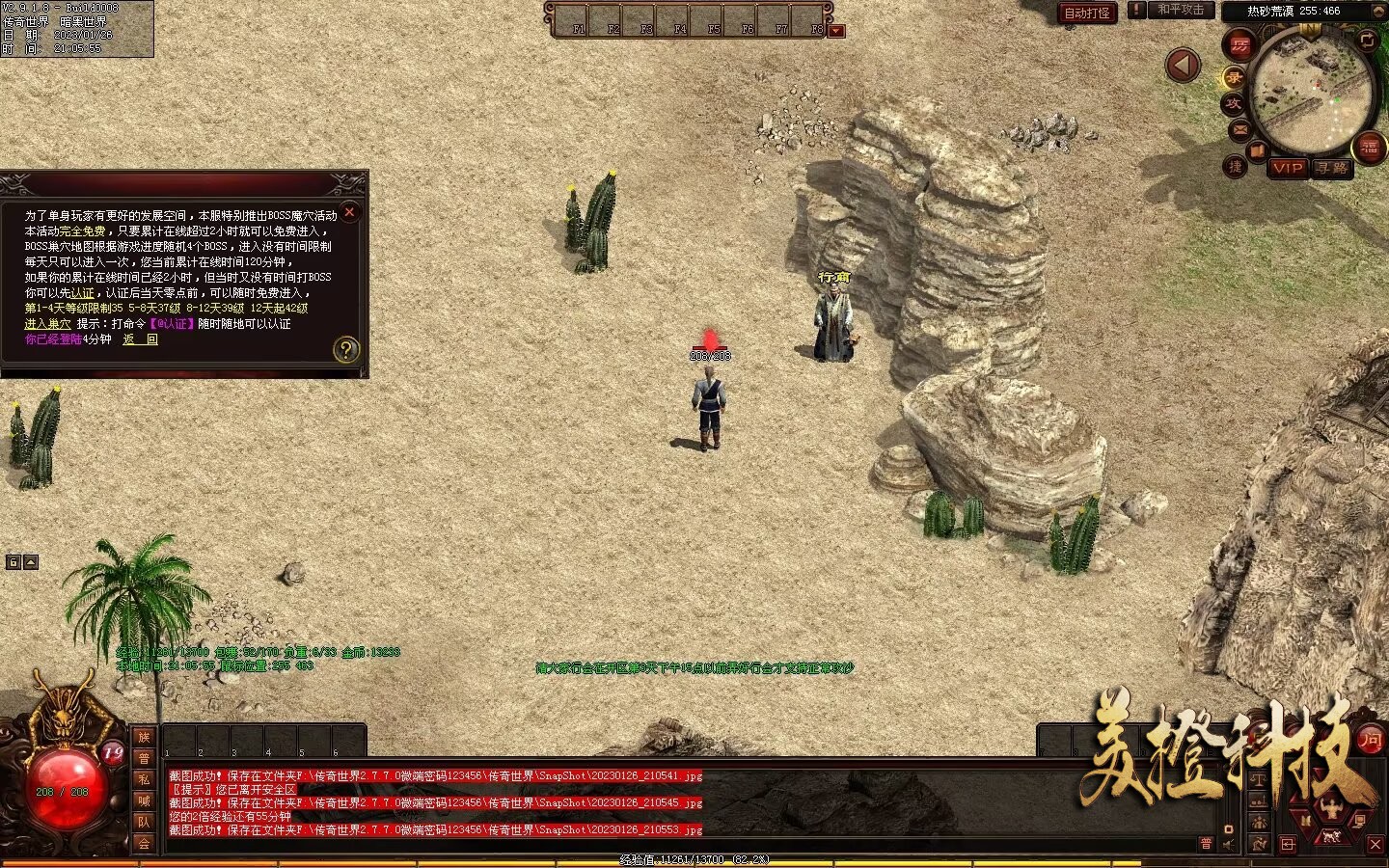Click the 进入巢穴 link in the dialog
This screenshot has height=868, width=1389.
pos(47,324)
